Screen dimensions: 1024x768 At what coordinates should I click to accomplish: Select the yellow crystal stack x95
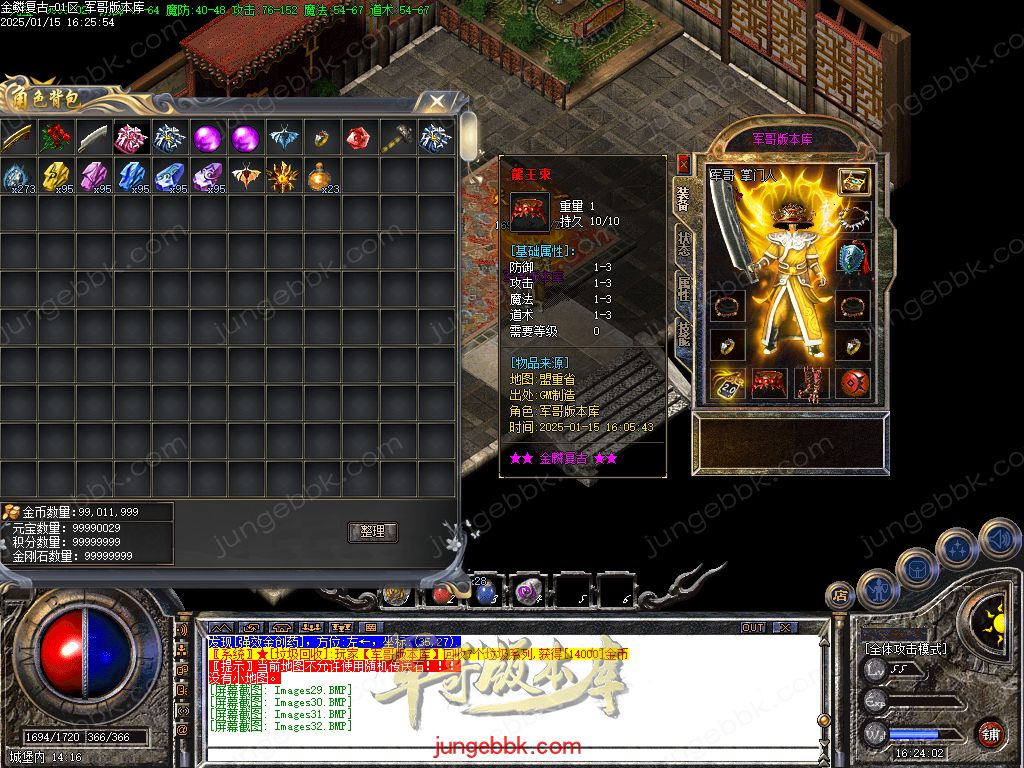(x=56, y=177)
